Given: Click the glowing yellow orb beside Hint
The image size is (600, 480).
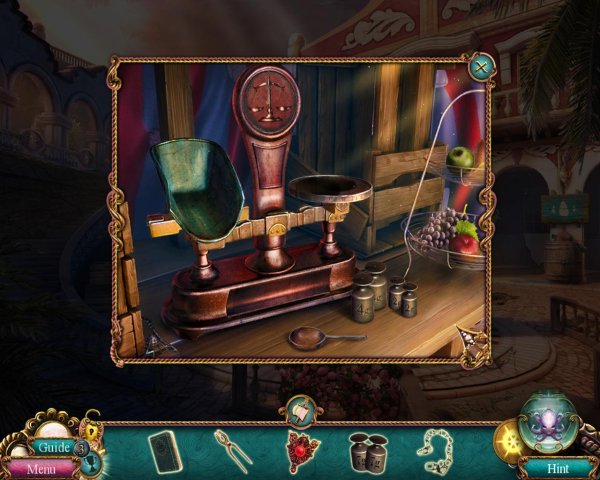Looking at the screenshot, I should [508, 438].
